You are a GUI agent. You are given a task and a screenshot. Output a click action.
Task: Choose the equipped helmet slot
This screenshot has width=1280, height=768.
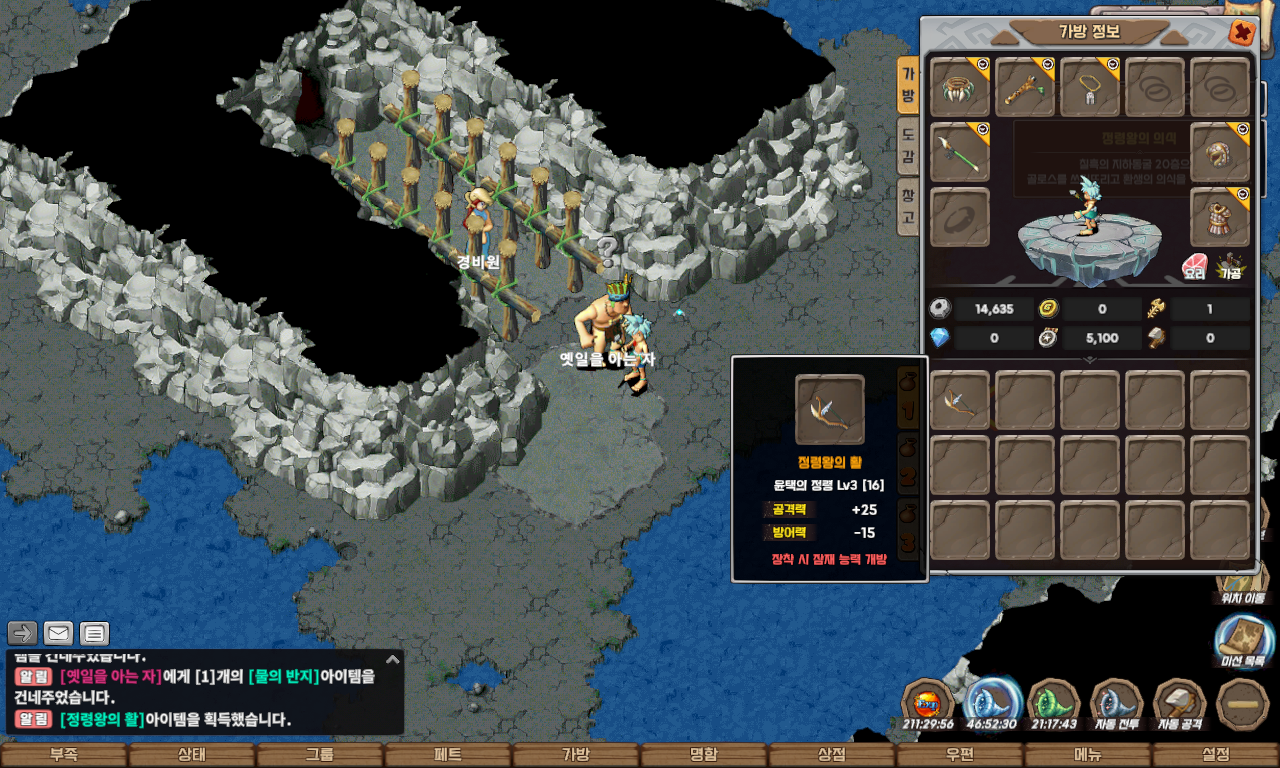(x=1220, y=152)
